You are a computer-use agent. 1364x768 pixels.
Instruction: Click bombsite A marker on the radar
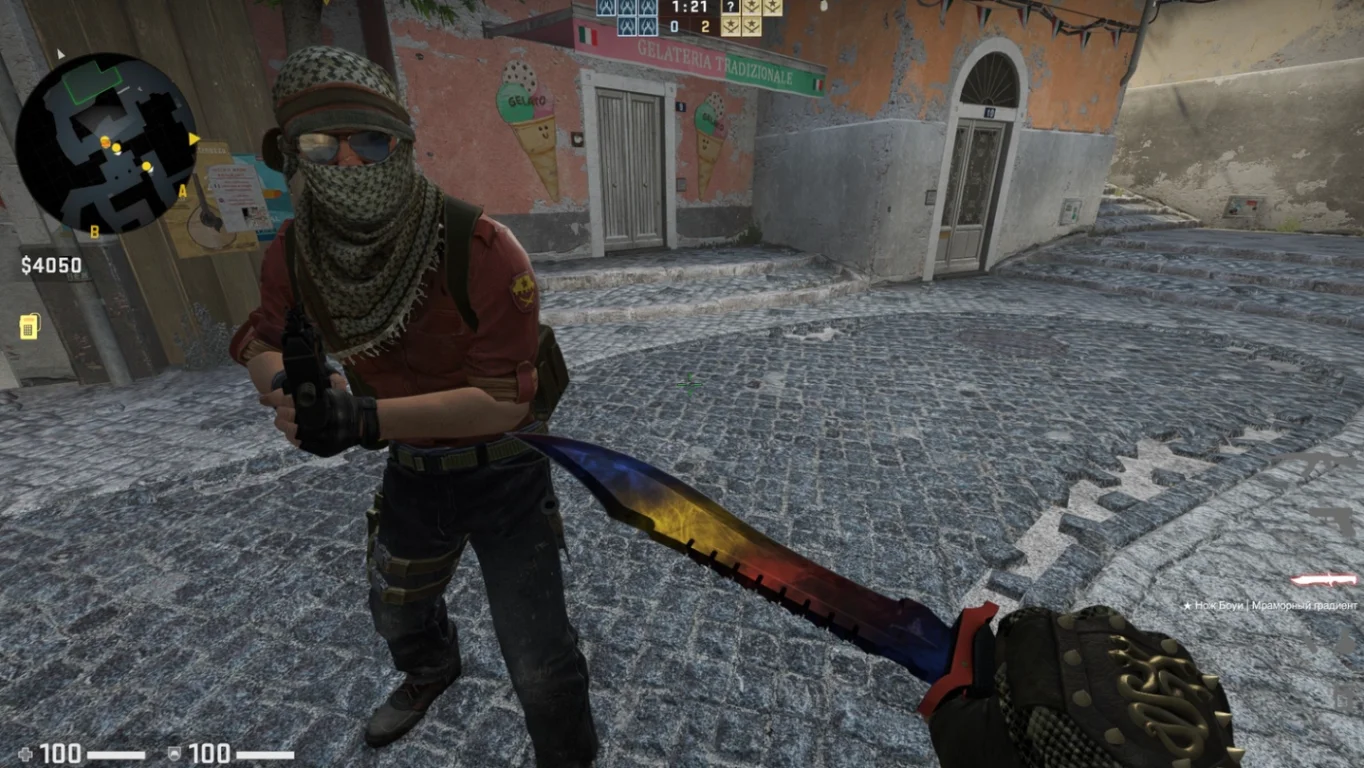182,192
